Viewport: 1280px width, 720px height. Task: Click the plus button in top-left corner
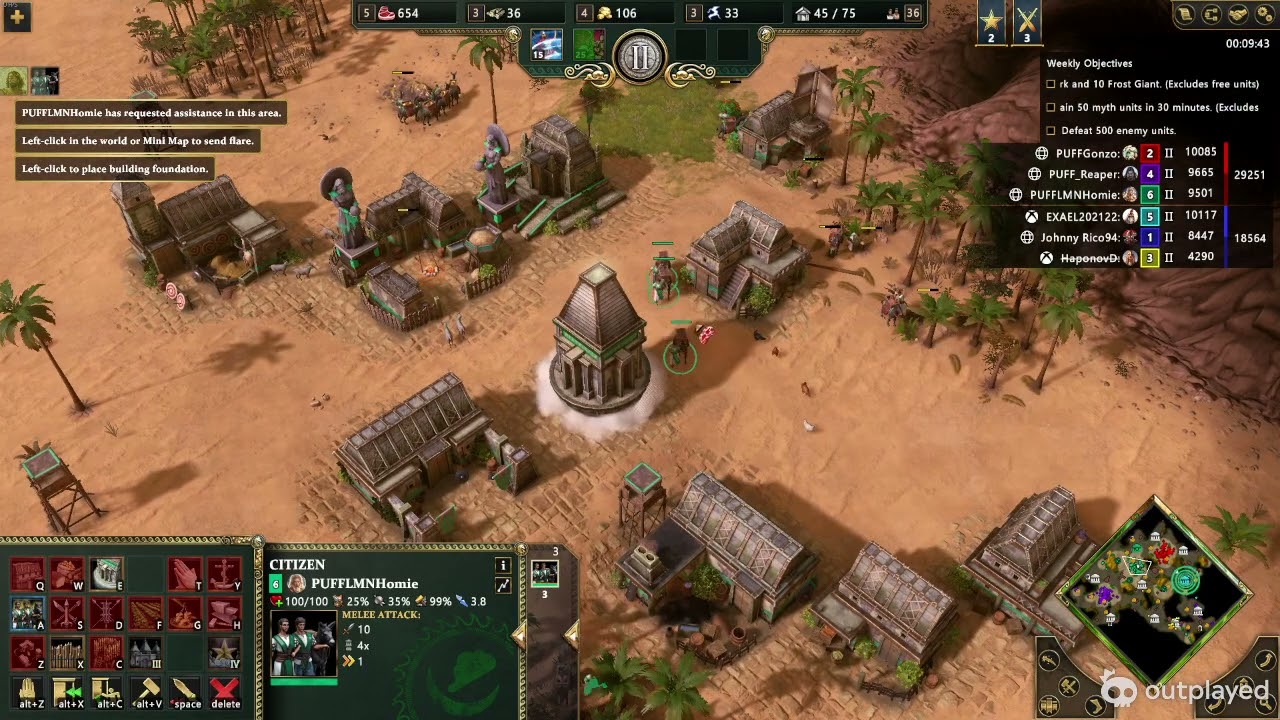click(x=17, y=17)
